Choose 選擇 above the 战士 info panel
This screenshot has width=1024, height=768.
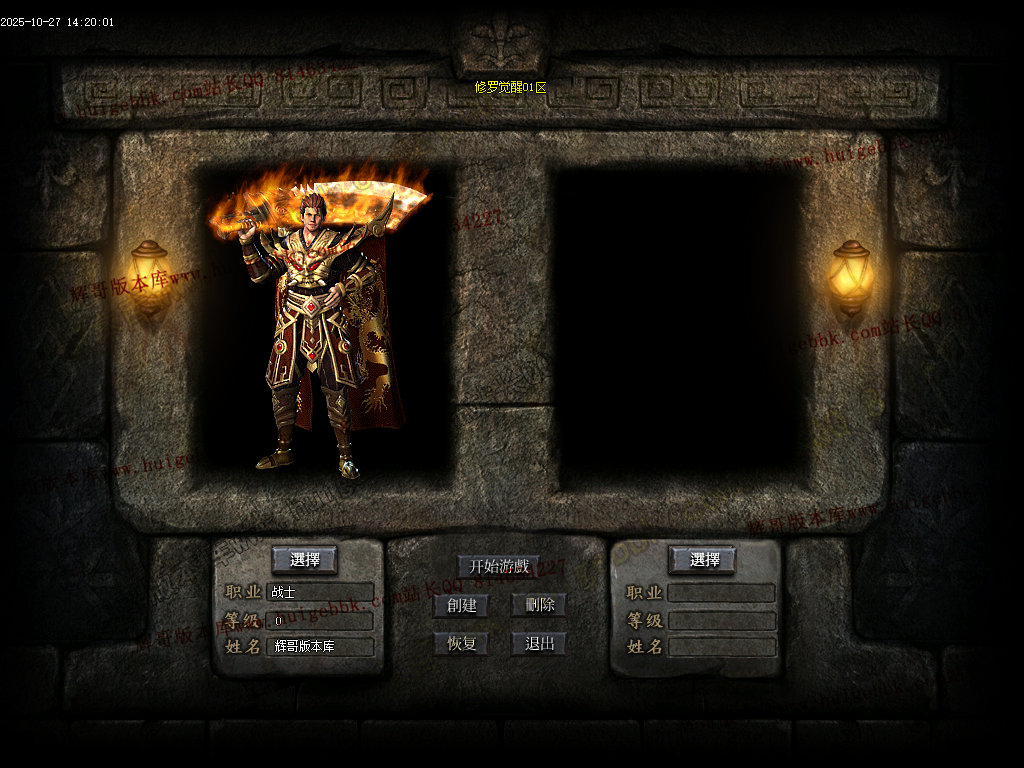click(304, 559)
